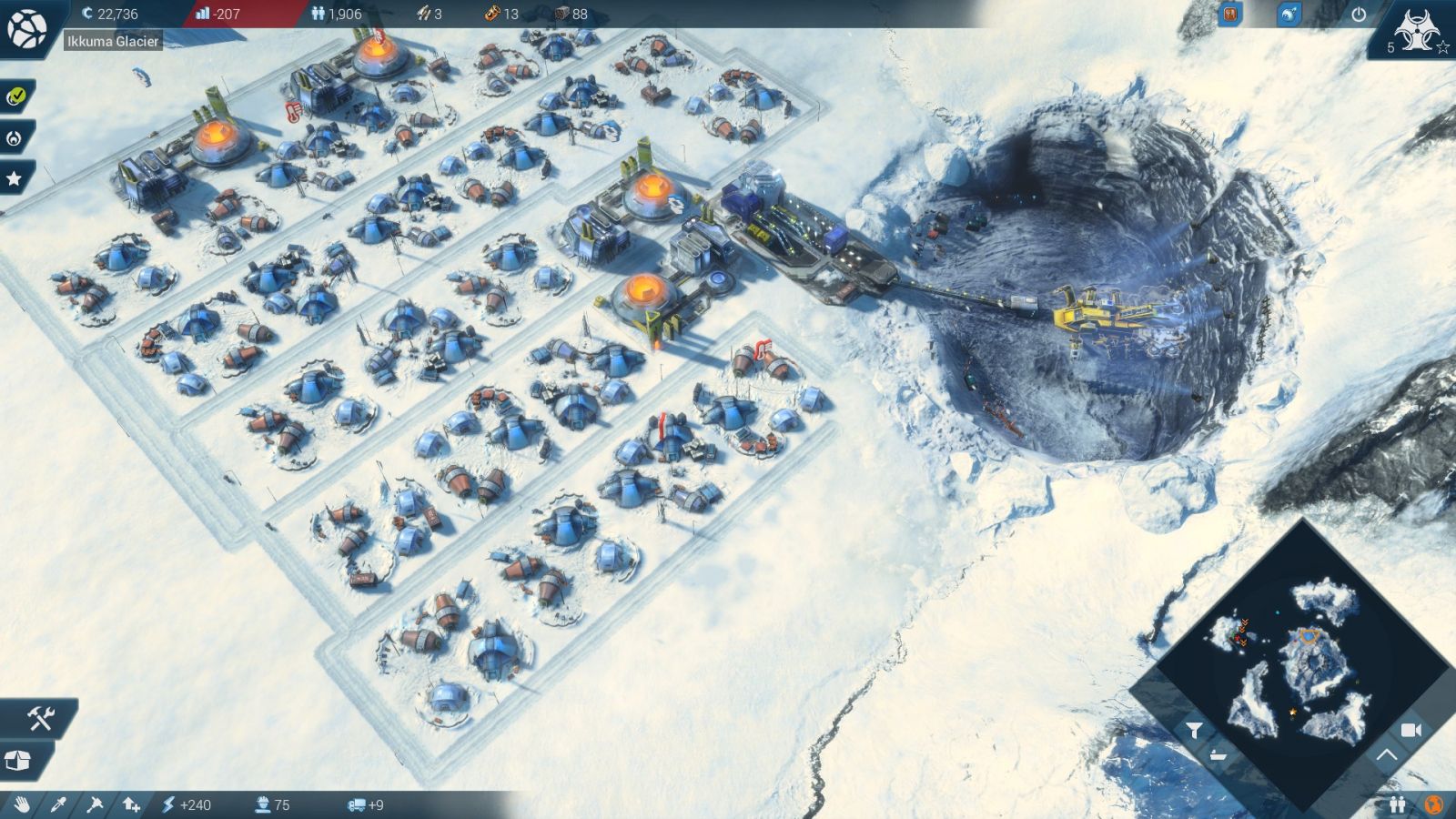Select the checkmark objectives tab
The width and height of the screenshot is (1456, 819).
[x=15, y=96]
